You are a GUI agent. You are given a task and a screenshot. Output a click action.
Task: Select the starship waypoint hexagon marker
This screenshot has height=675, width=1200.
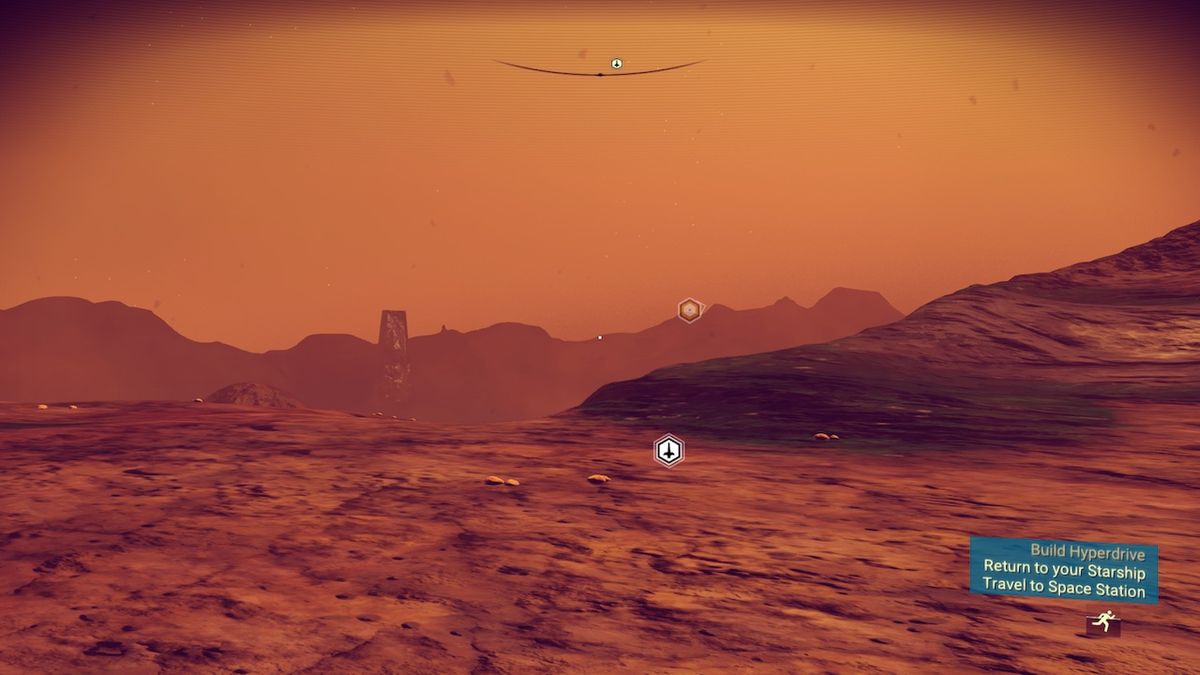pos(669,451)
